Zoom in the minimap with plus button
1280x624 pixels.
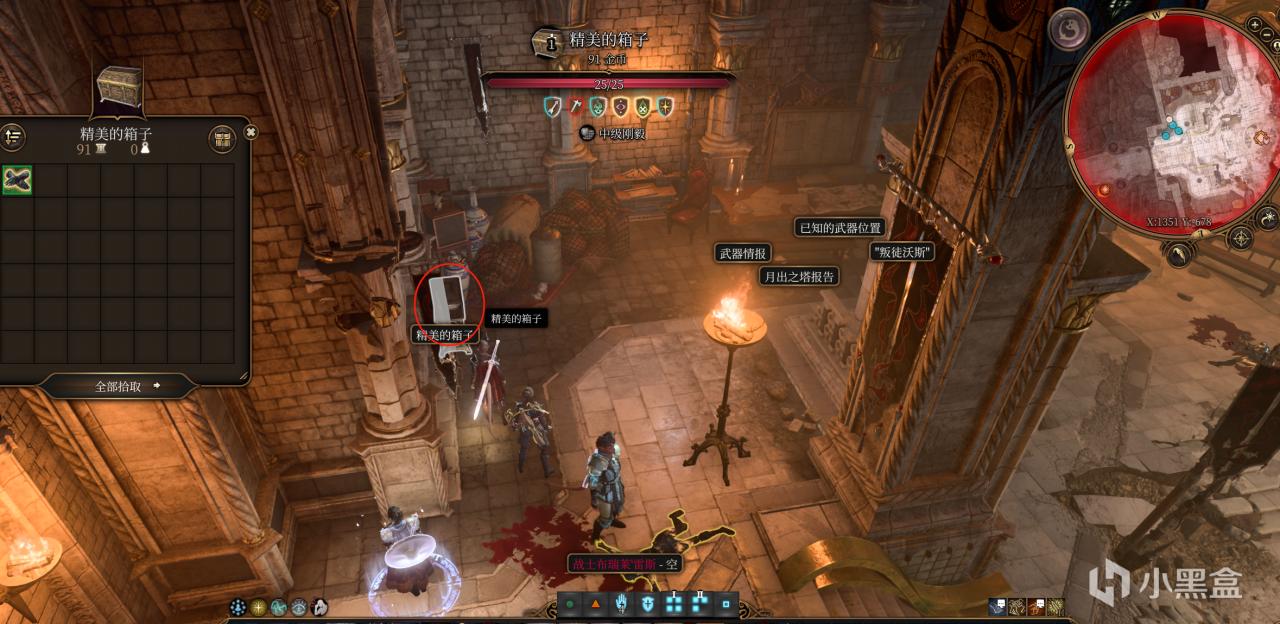coord(1255,24)
